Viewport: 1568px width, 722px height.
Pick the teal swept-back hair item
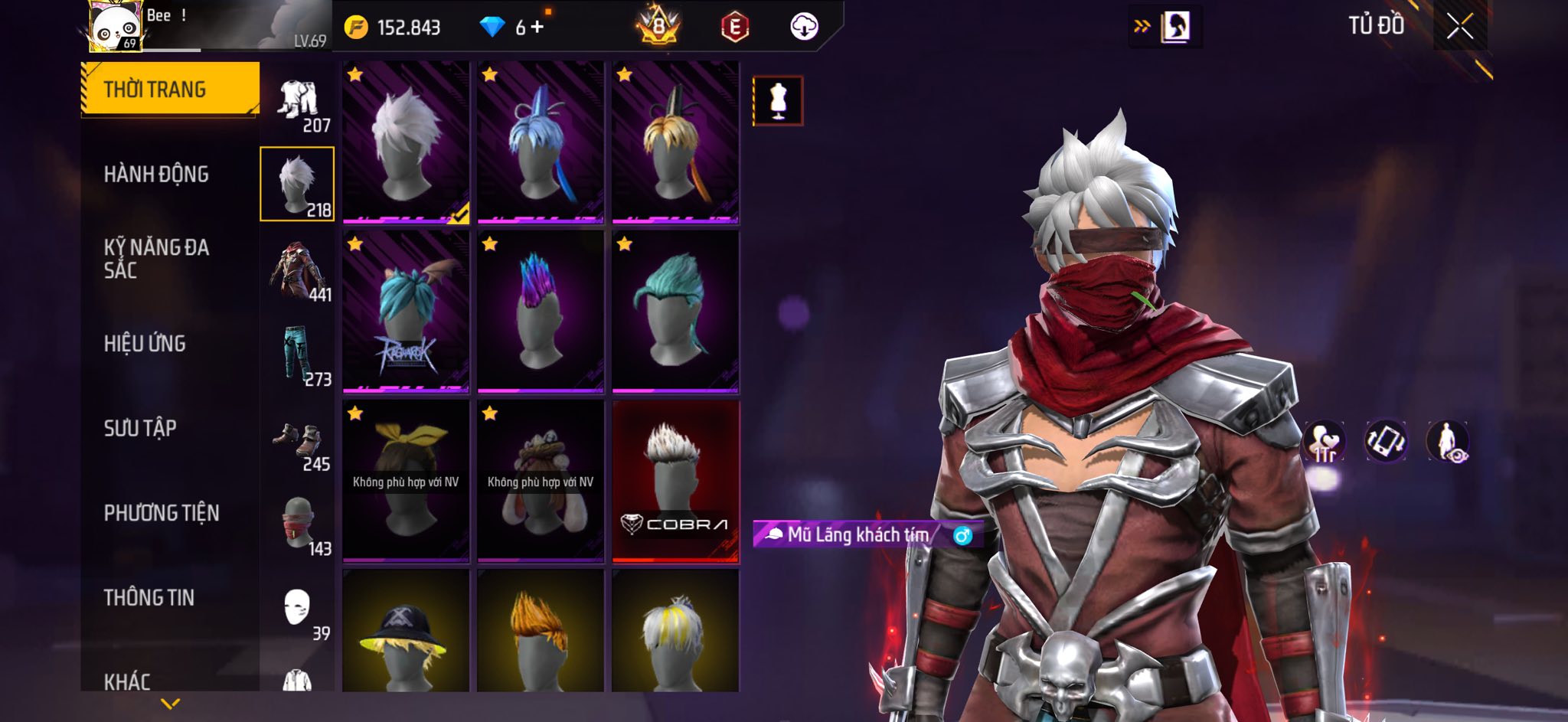[x=675, y=312]
